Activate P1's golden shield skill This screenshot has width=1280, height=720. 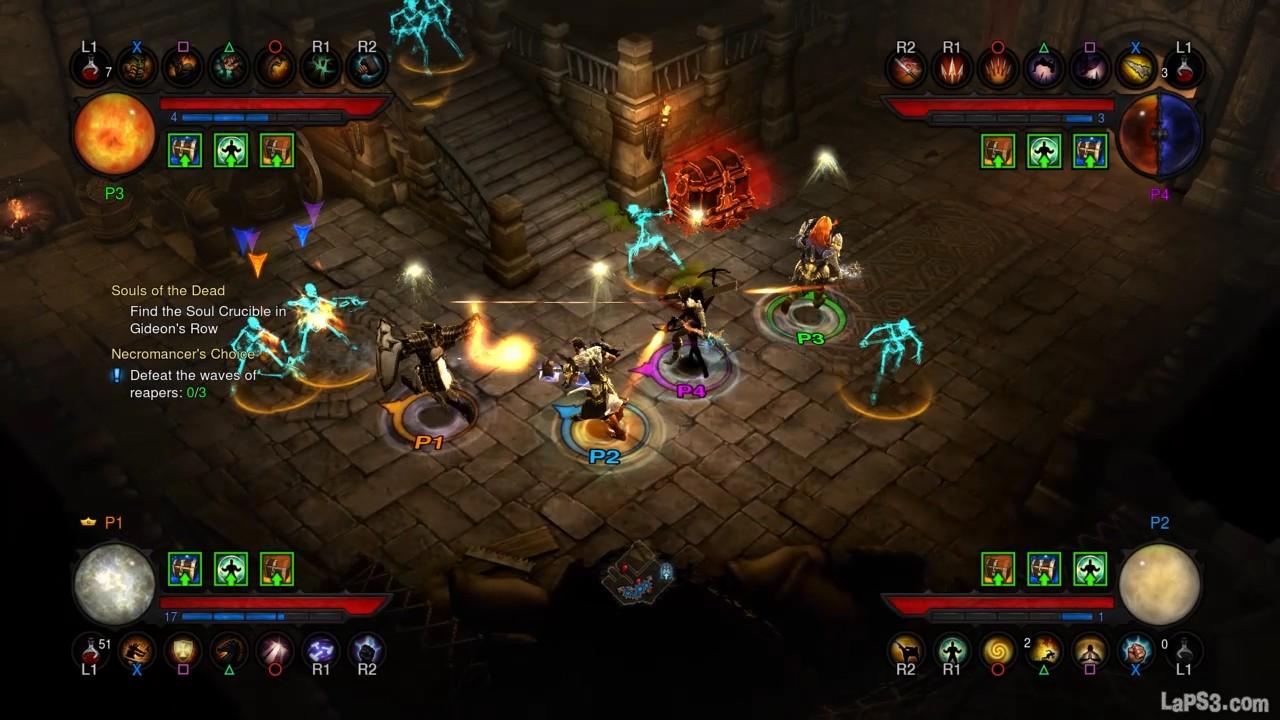182,650
